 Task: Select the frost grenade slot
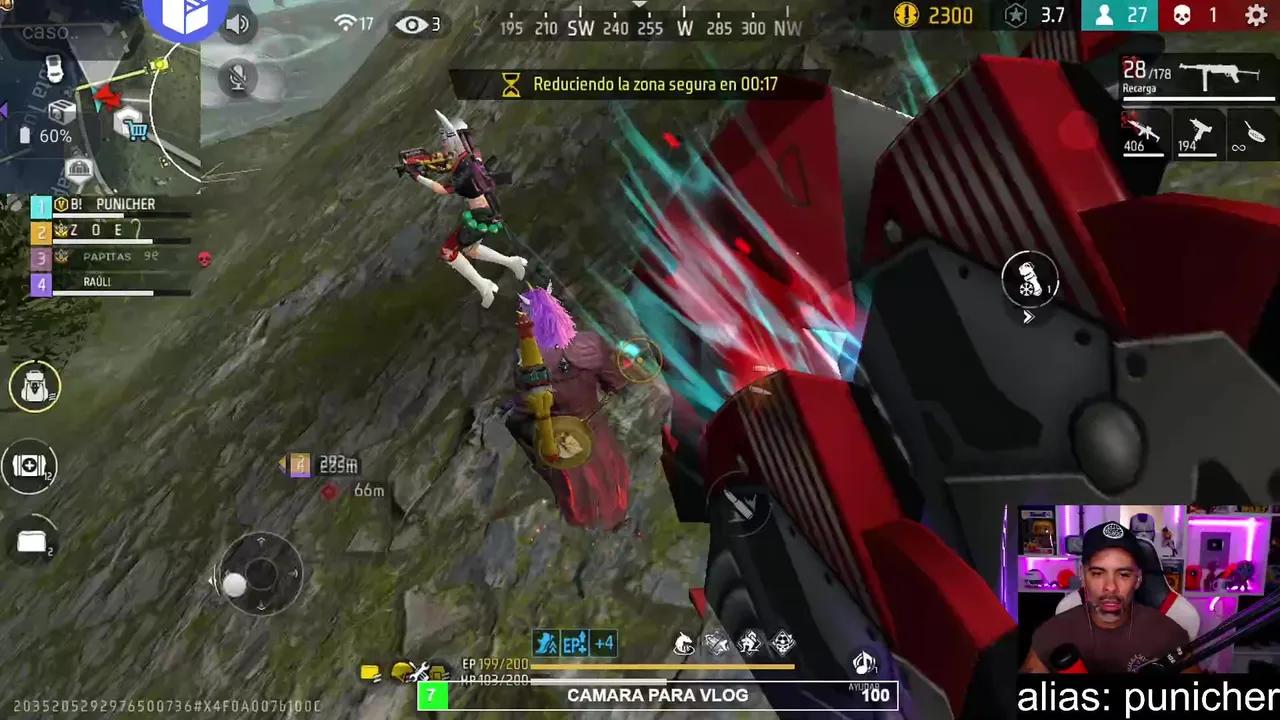click(1029, 281)
